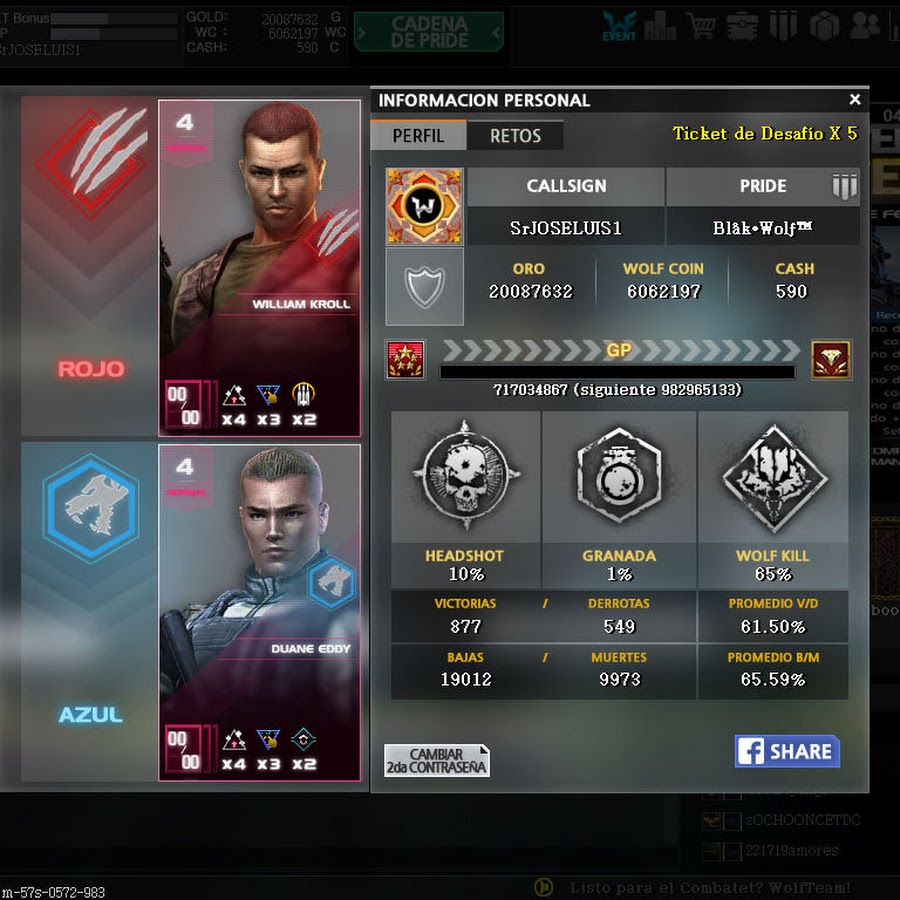
Task: Open the shopping cart store
Action: 701,26
